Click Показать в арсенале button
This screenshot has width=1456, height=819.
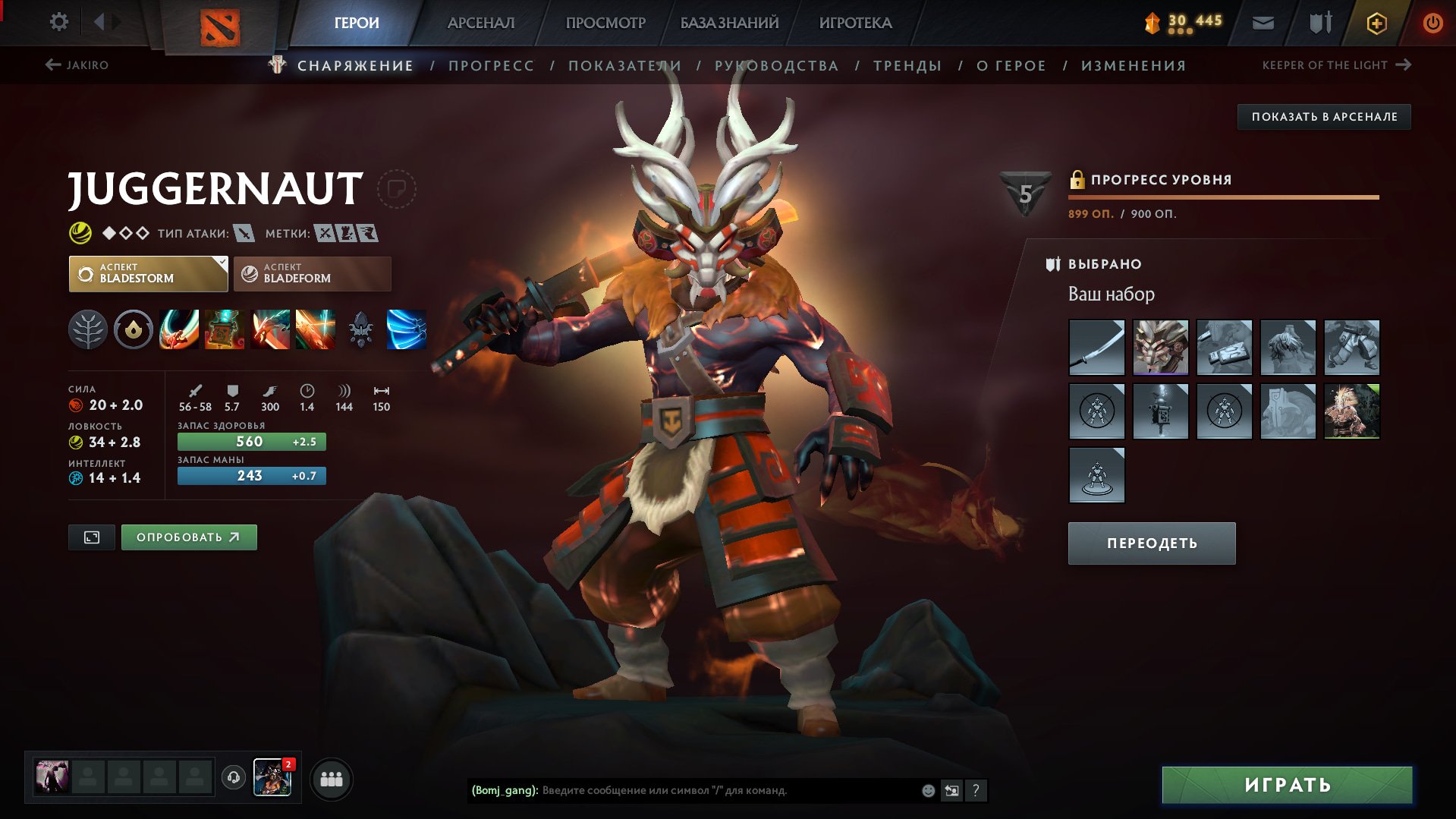coord(1324,117)
